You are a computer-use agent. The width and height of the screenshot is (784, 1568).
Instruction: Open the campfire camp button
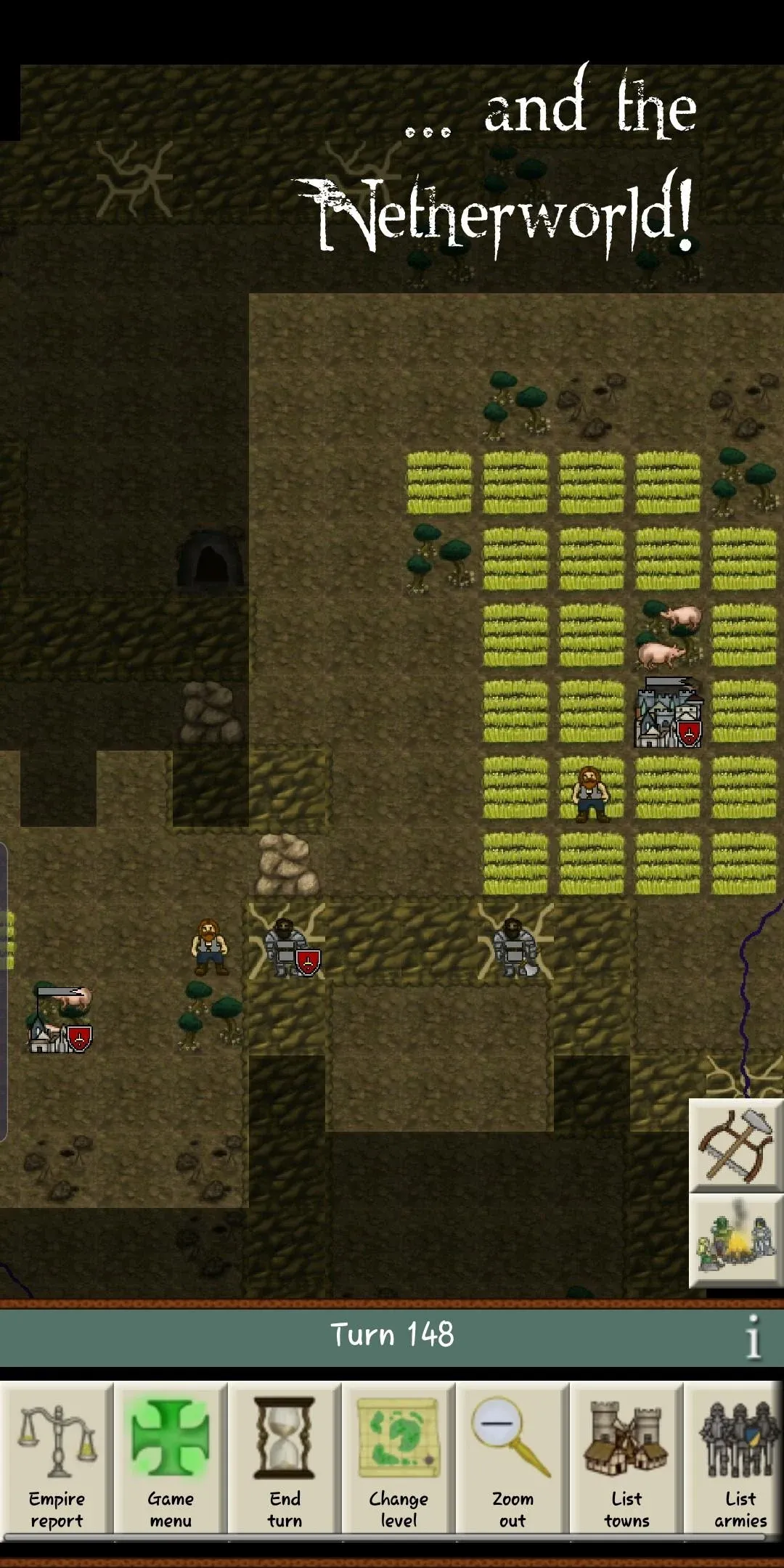(x=735, y=1241)
